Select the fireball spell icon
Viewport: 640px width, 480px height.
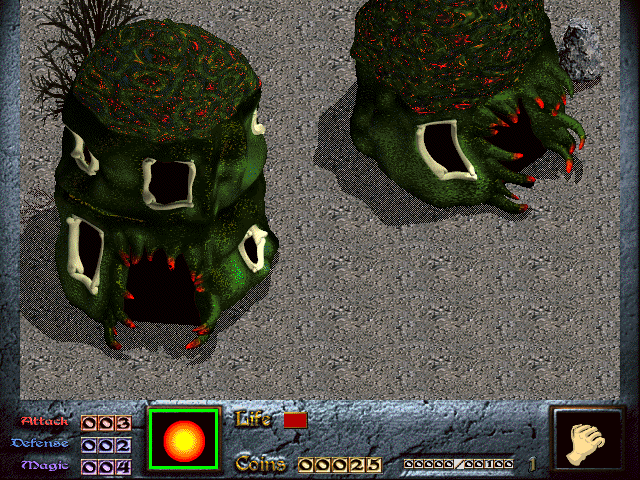point(183,439)
